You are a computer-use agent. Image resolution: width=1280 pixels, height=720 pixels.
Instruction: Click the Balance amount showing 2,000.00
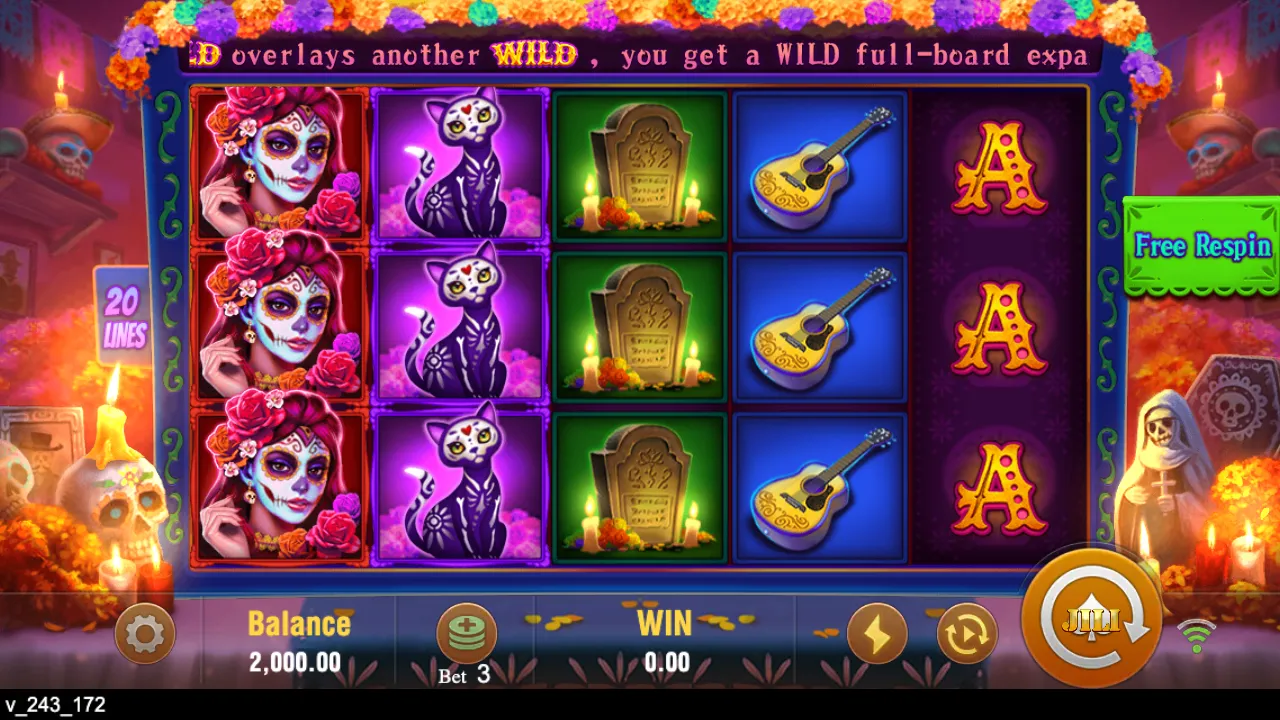click(x=295, y=662)
